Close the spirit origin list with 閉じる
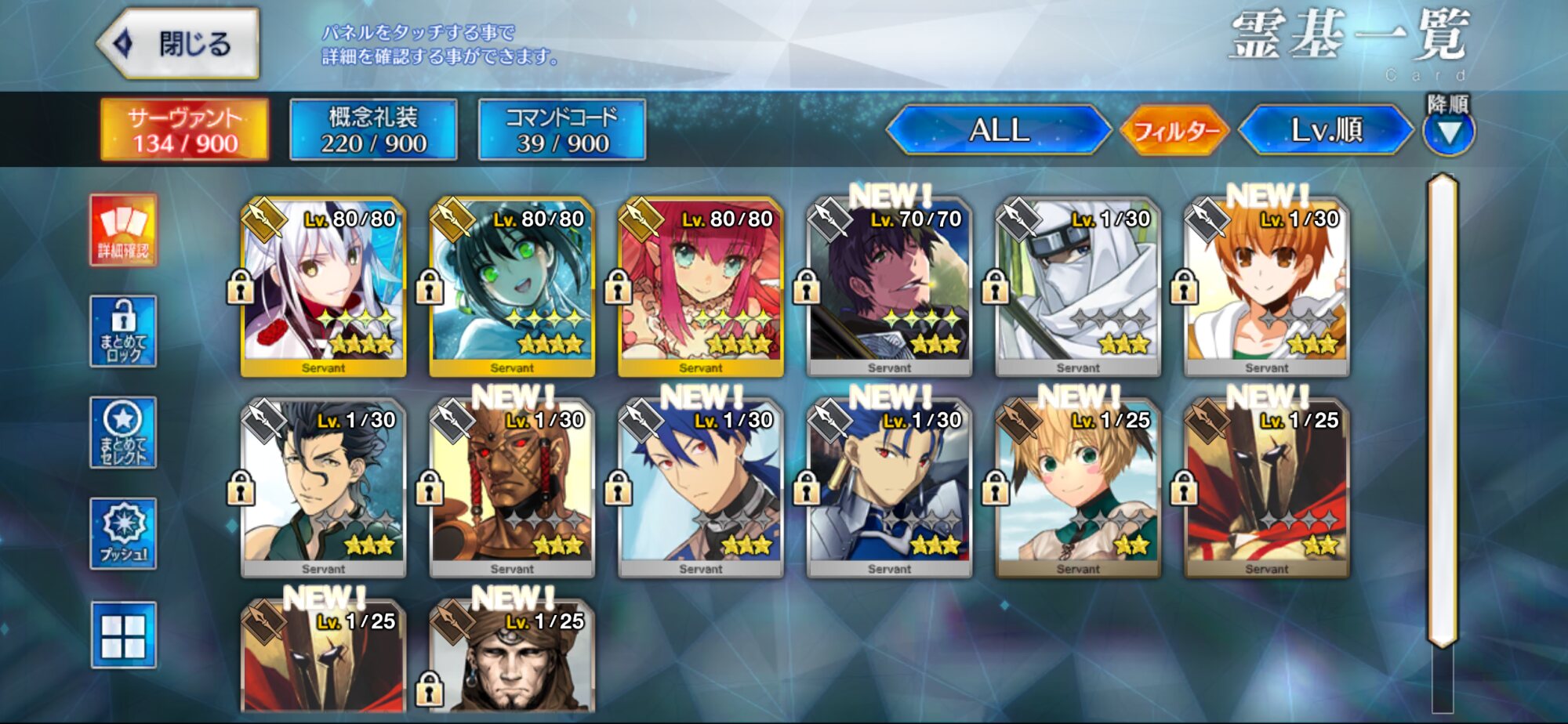Viewport: 1568px width, 724px height. 180,44
